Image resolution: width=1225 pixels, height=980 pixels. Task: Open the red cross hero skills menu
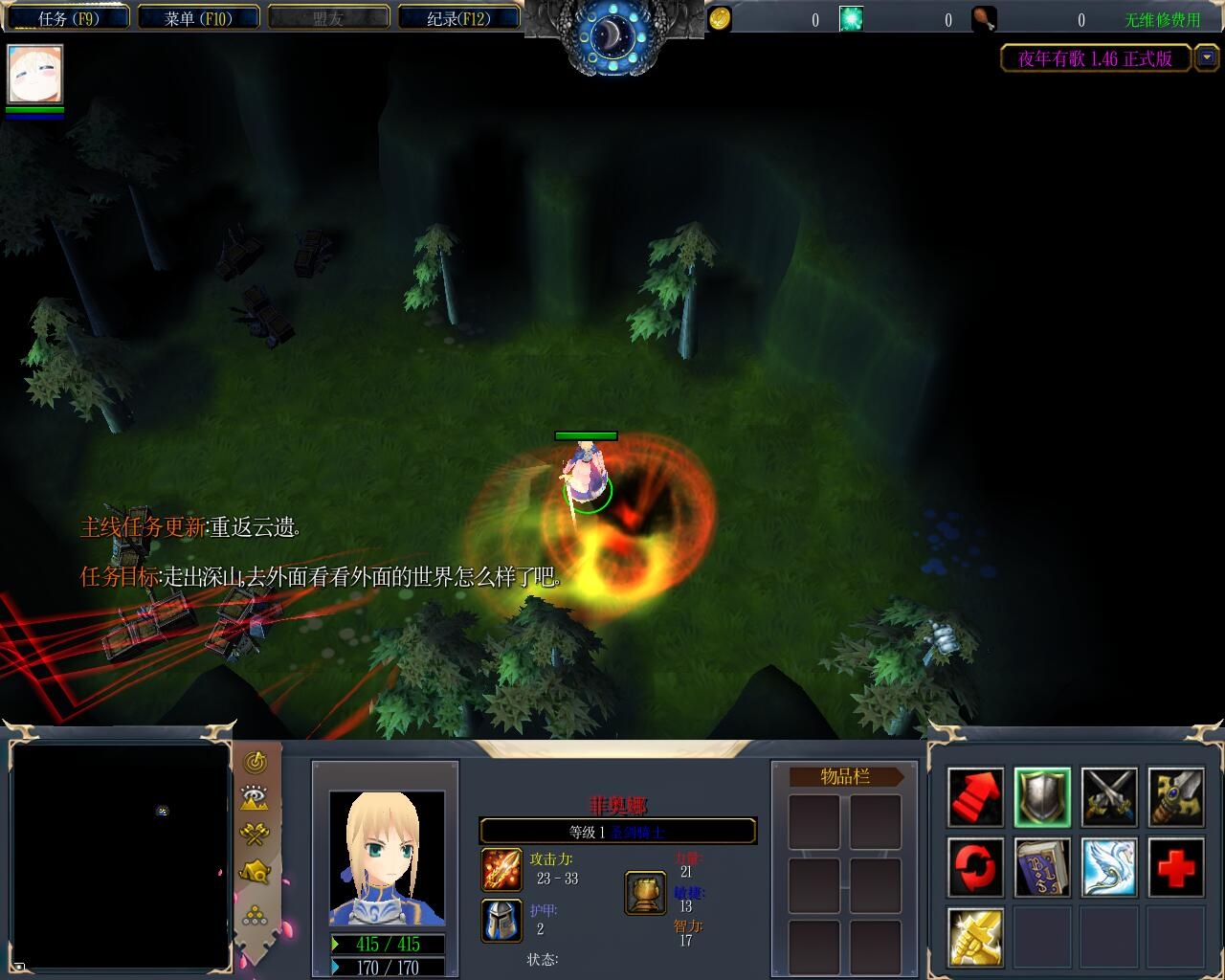pyautogui.click(x=1176, y=867)
